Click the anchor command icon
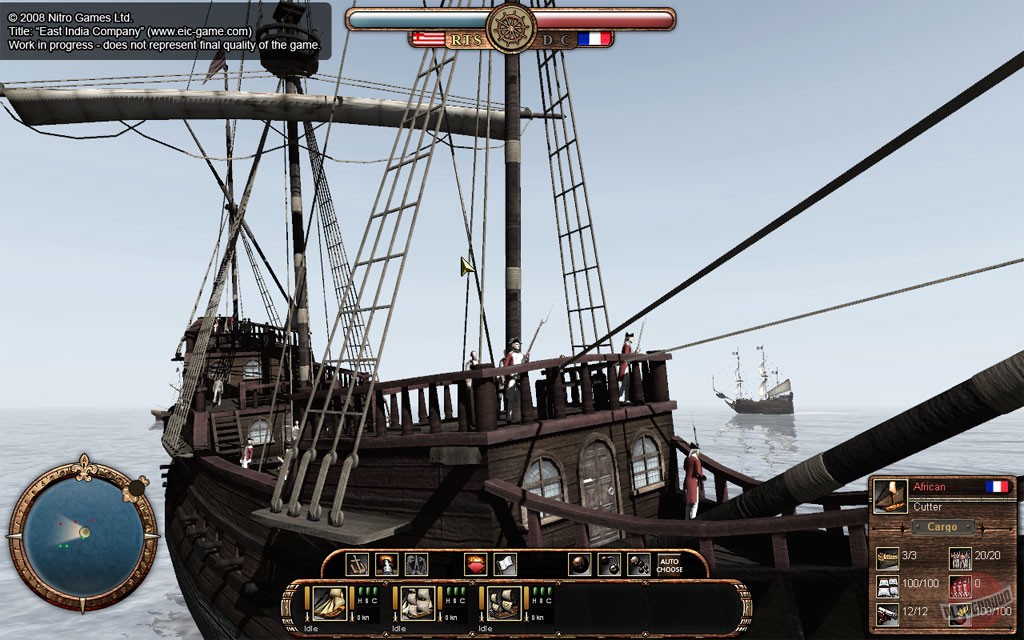Screen dimensions: 1024x640 (357, 564)
